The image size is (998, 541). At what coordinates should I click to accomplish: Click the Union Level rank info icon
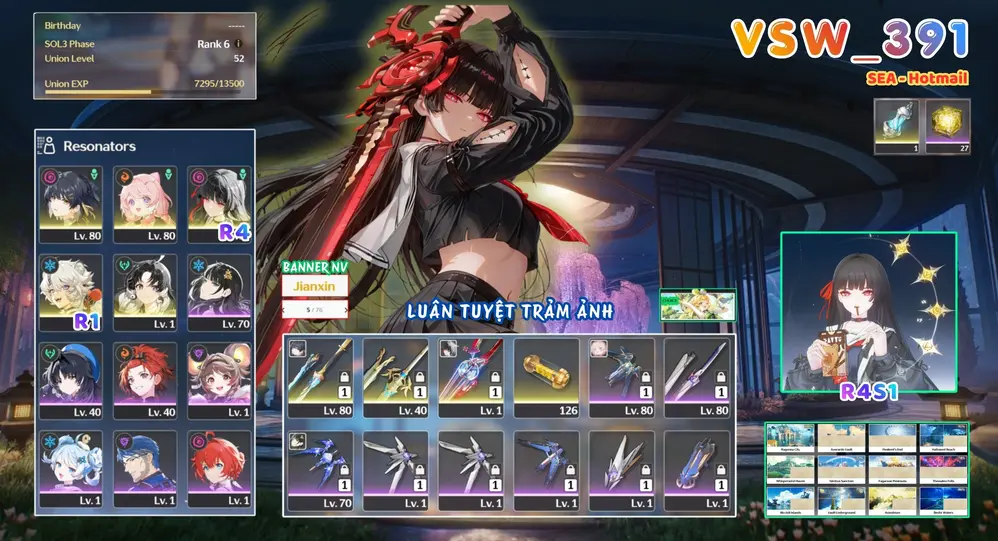click(238, 44)
